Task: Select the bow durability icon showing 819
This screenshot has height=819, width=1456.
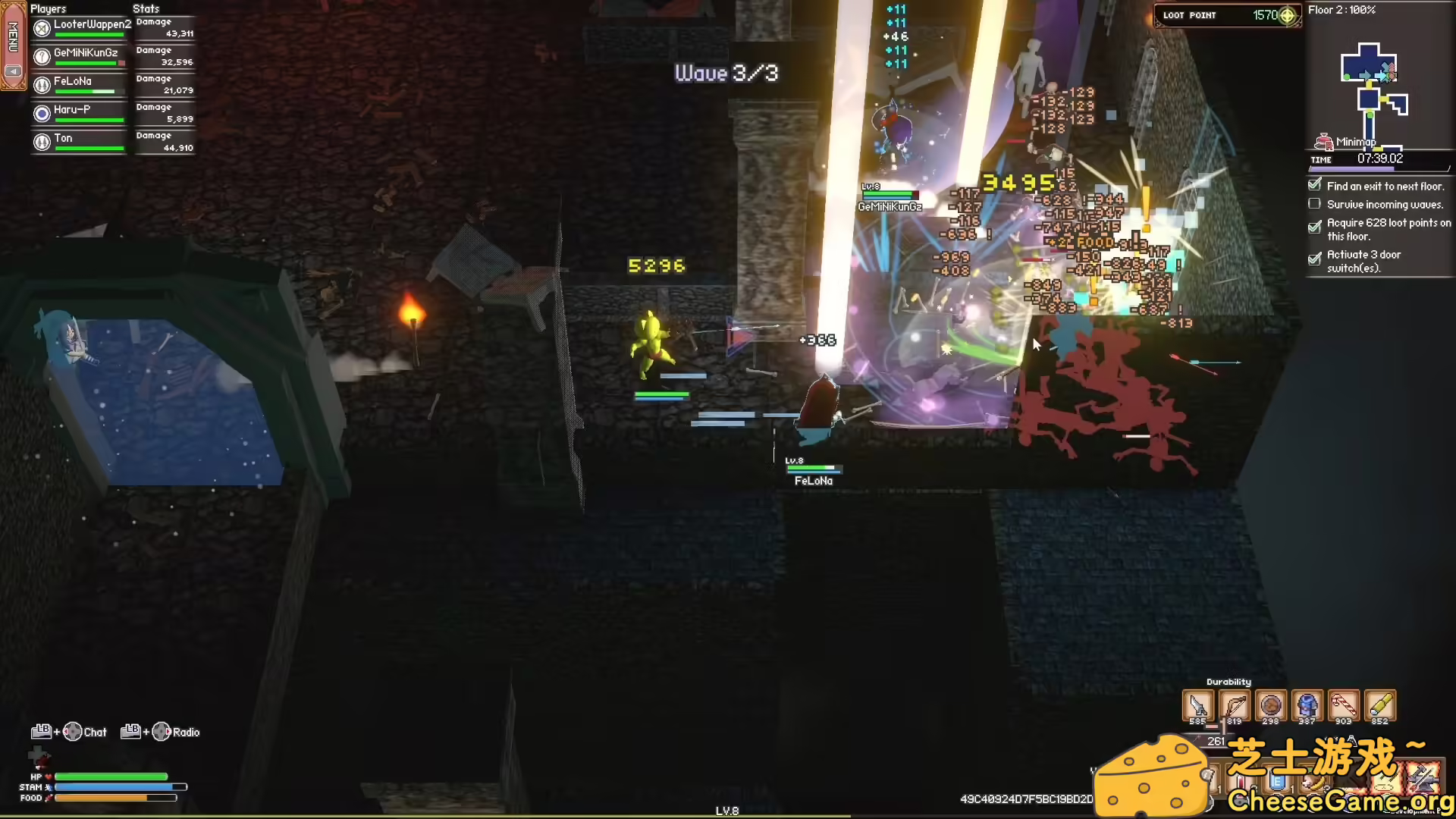Action: tap(1235, 704)
